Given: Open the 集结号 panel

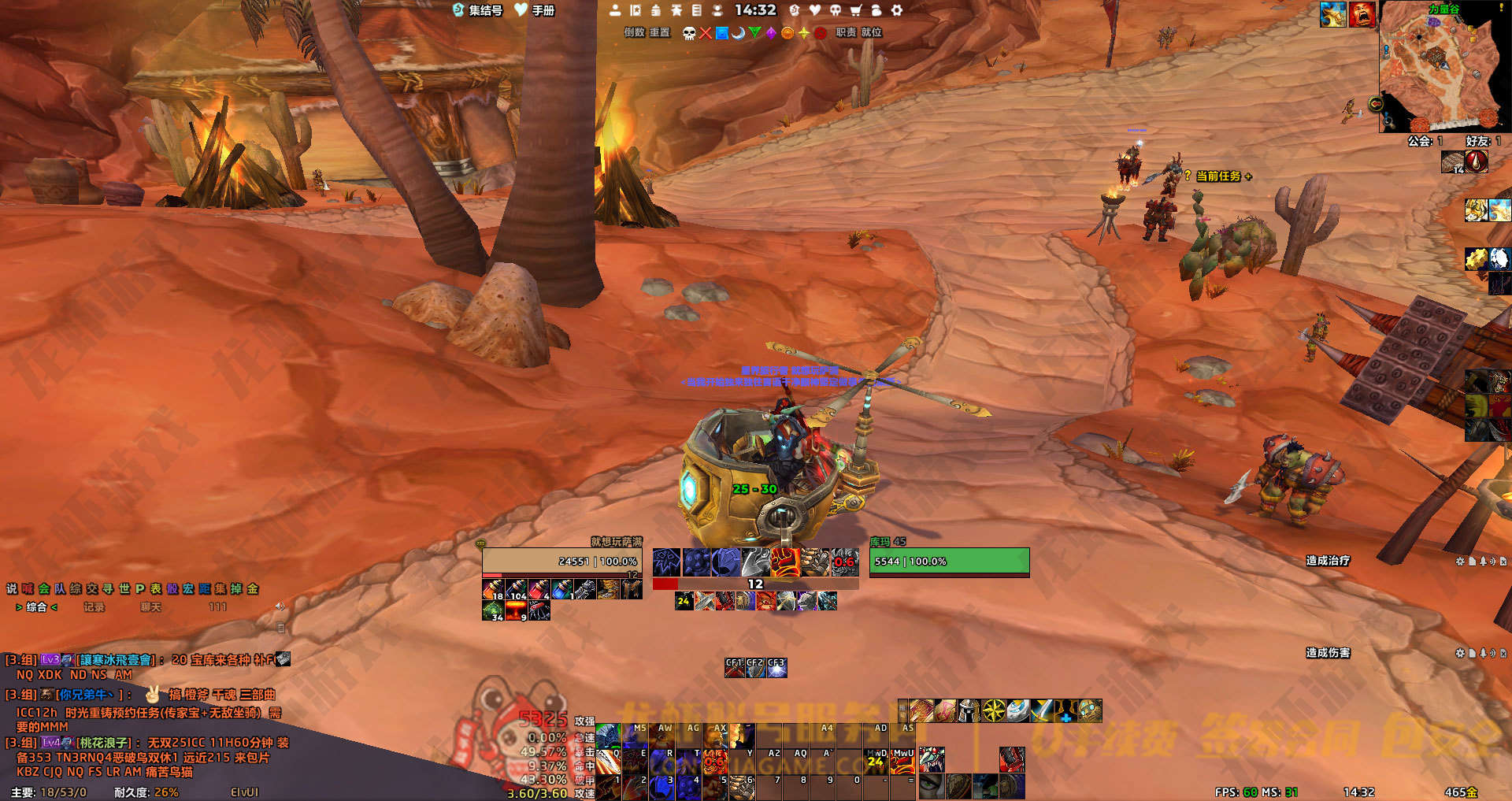Looking at the screenshot, I should pyautogui.click(x=478, y=10).
